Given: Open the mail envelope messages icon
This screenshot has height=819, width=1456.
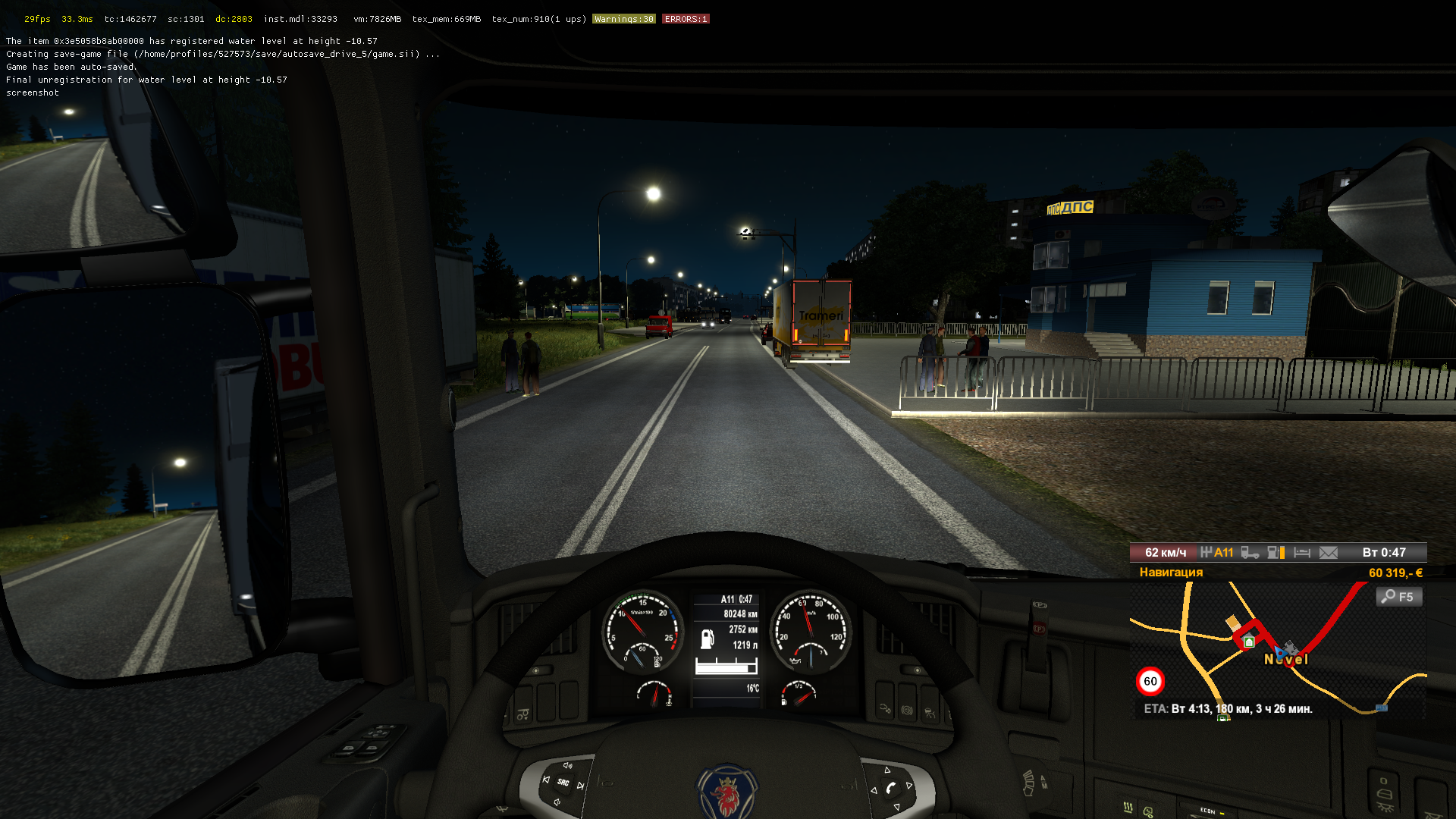Looking at the screenshot, I should [1329, 553].
